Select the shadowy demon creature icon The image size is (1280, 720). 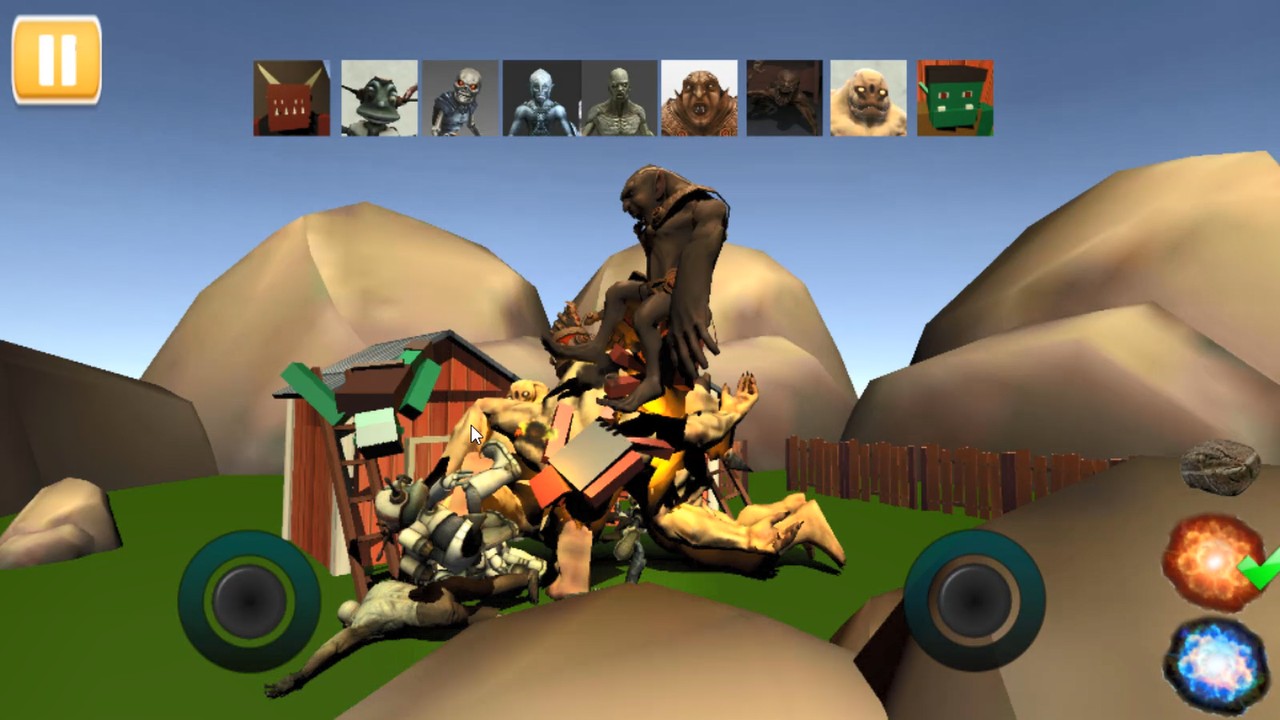click(783, 97)
